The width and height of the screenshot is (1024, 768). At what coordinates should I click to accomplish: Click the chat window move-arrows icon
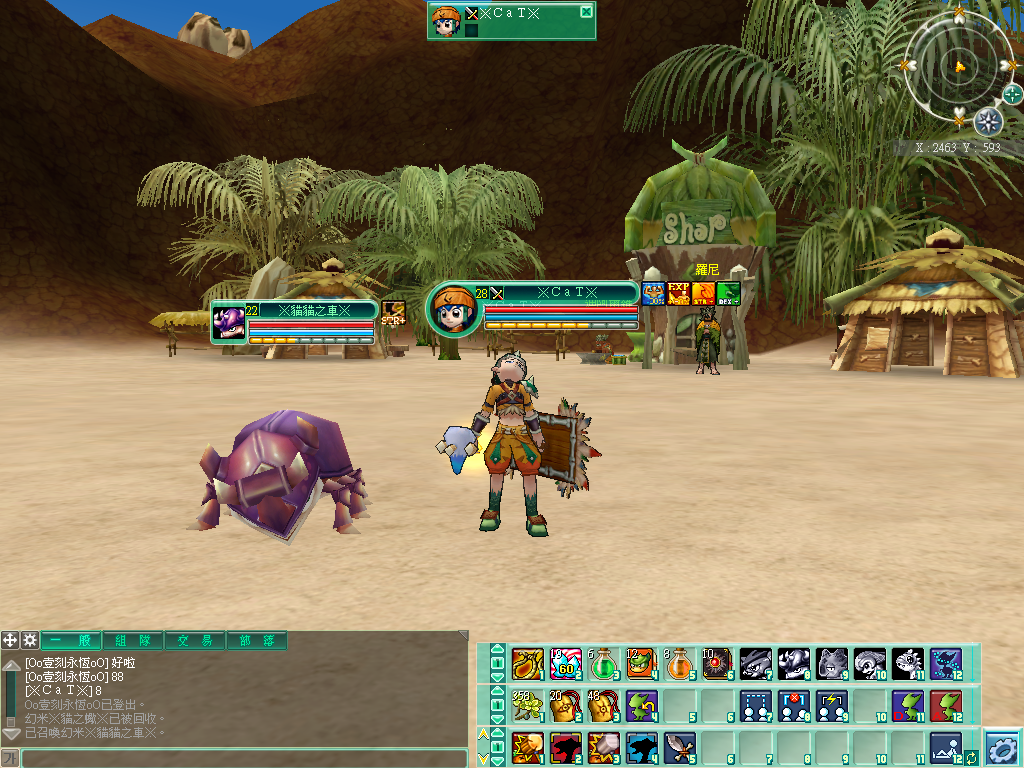(x=10, y=640)
